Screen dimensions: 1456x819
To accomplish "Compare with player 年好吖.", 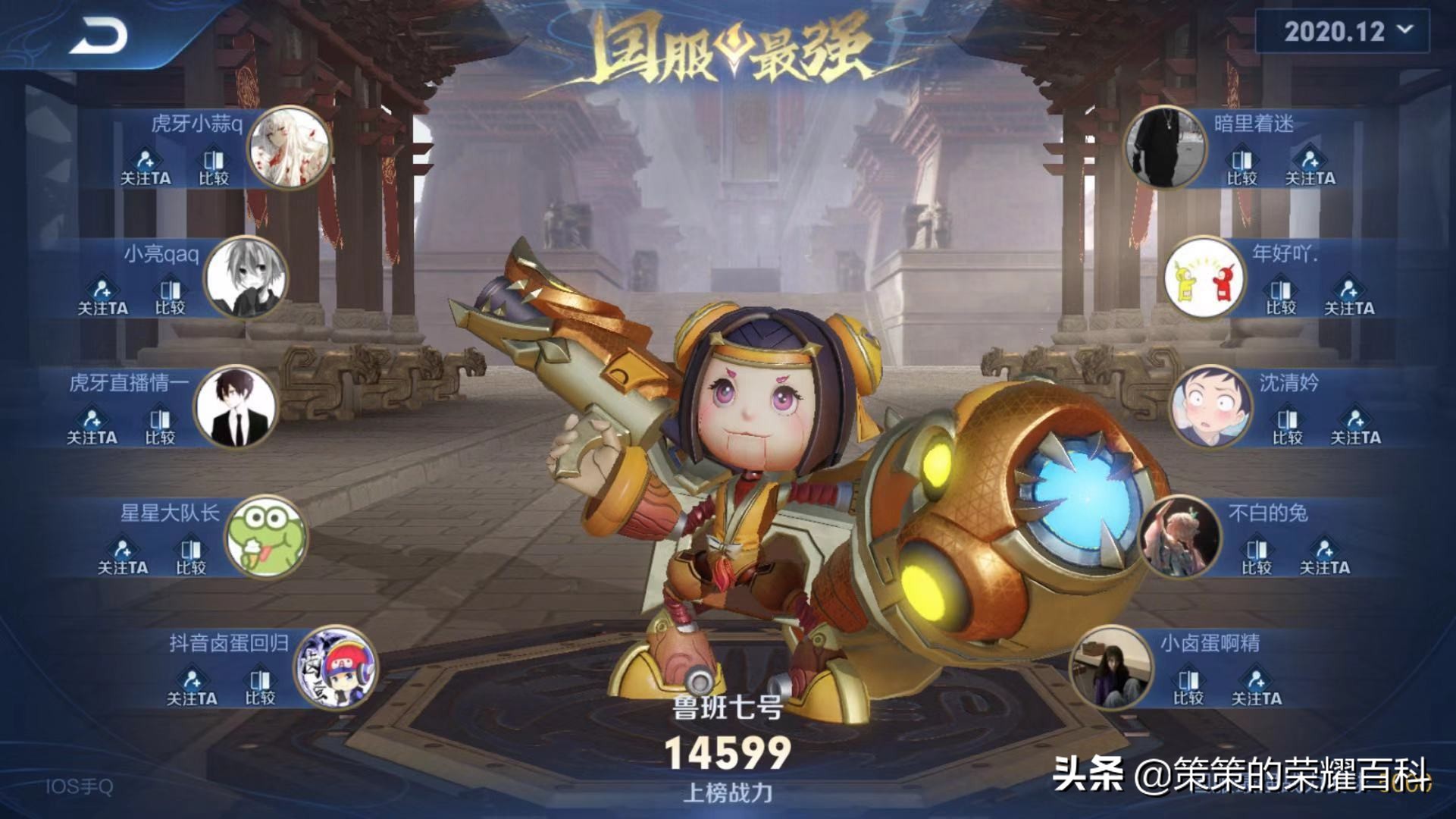I will pyautogui.click(x=1281, y=297).
